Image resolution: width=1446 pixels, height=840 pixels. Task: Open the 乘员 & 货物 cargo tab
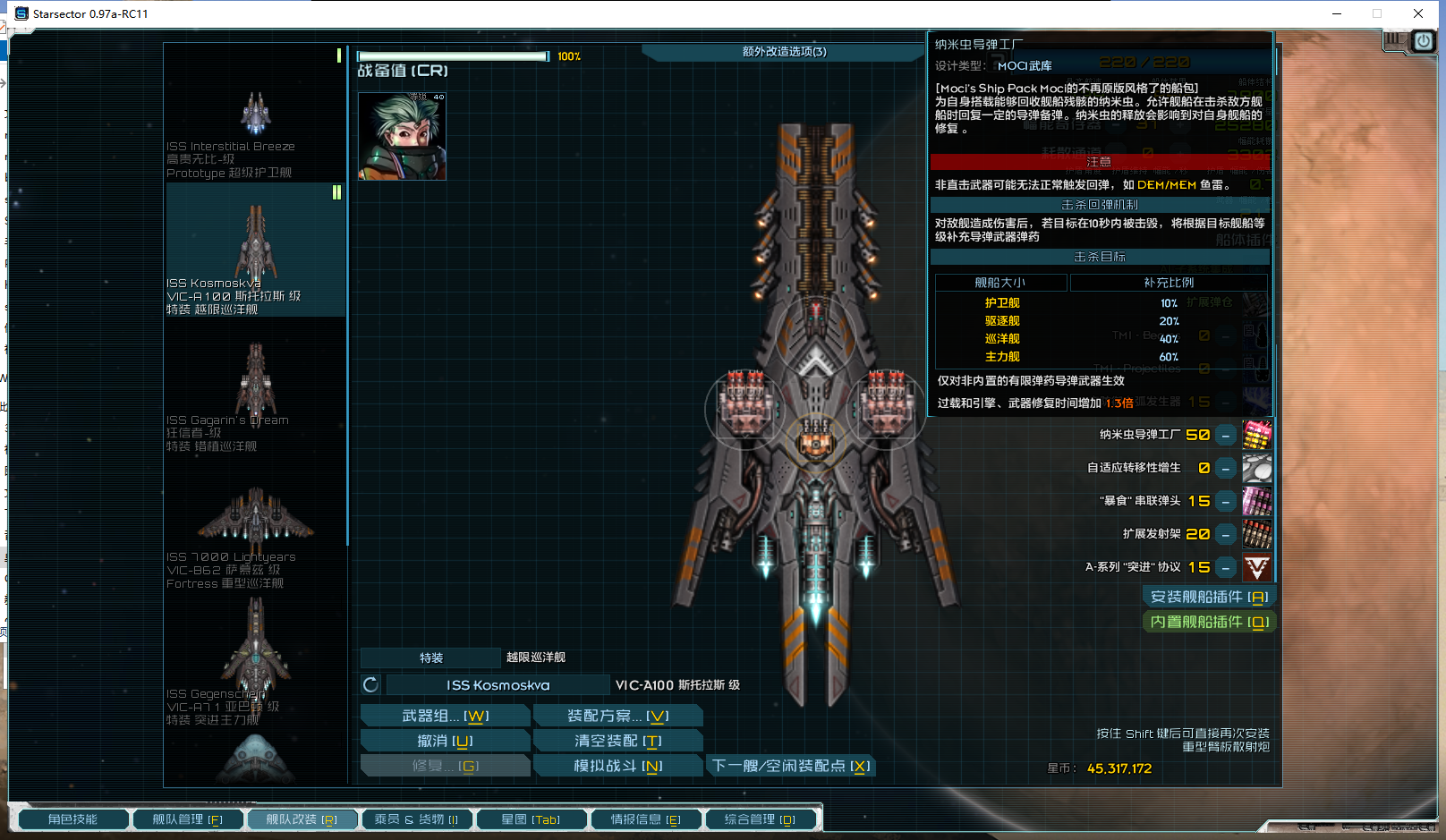click(416, 819)
